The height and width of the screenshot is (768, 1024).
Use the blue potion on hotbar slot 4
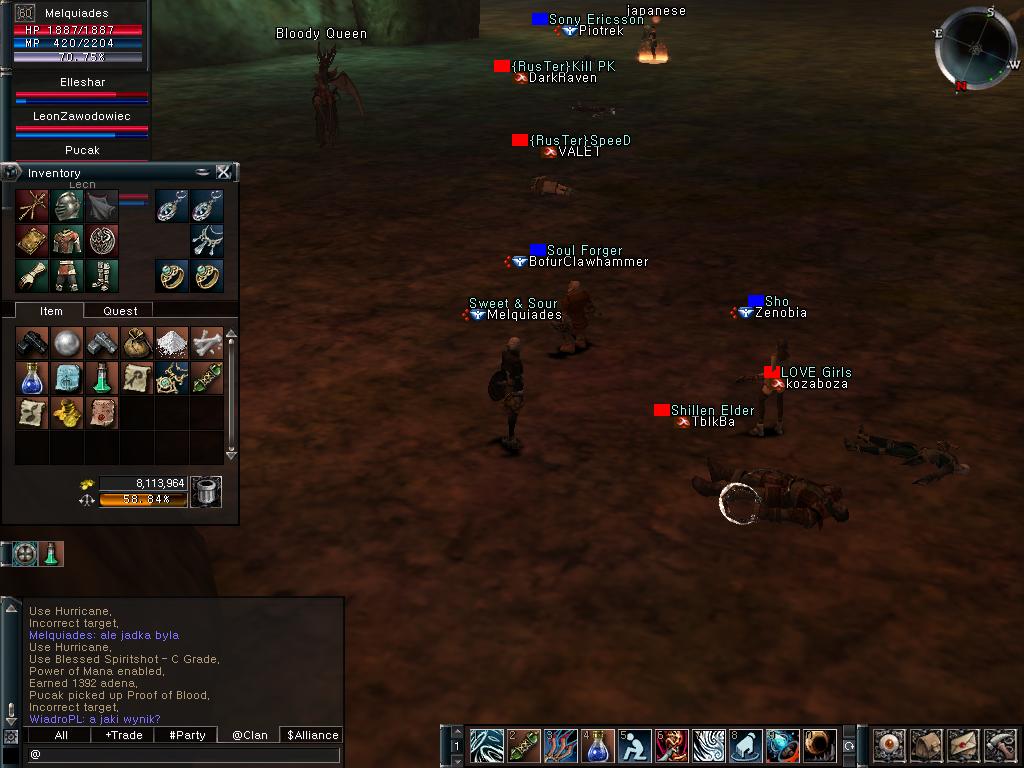tap(598, 746)
